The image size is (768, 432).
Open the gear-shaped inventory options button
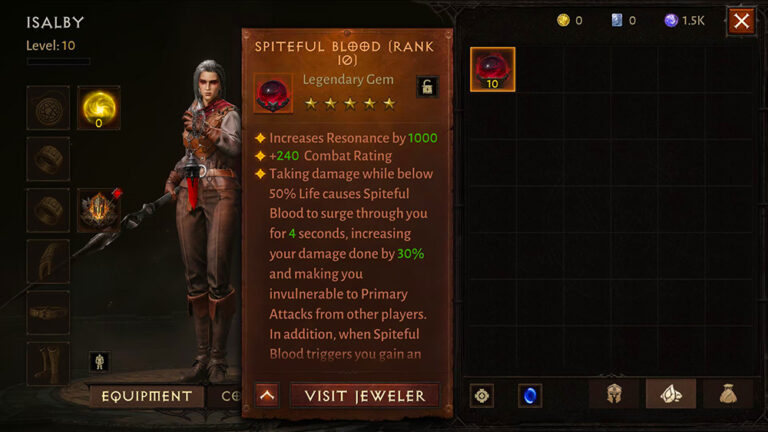point(482,396)
